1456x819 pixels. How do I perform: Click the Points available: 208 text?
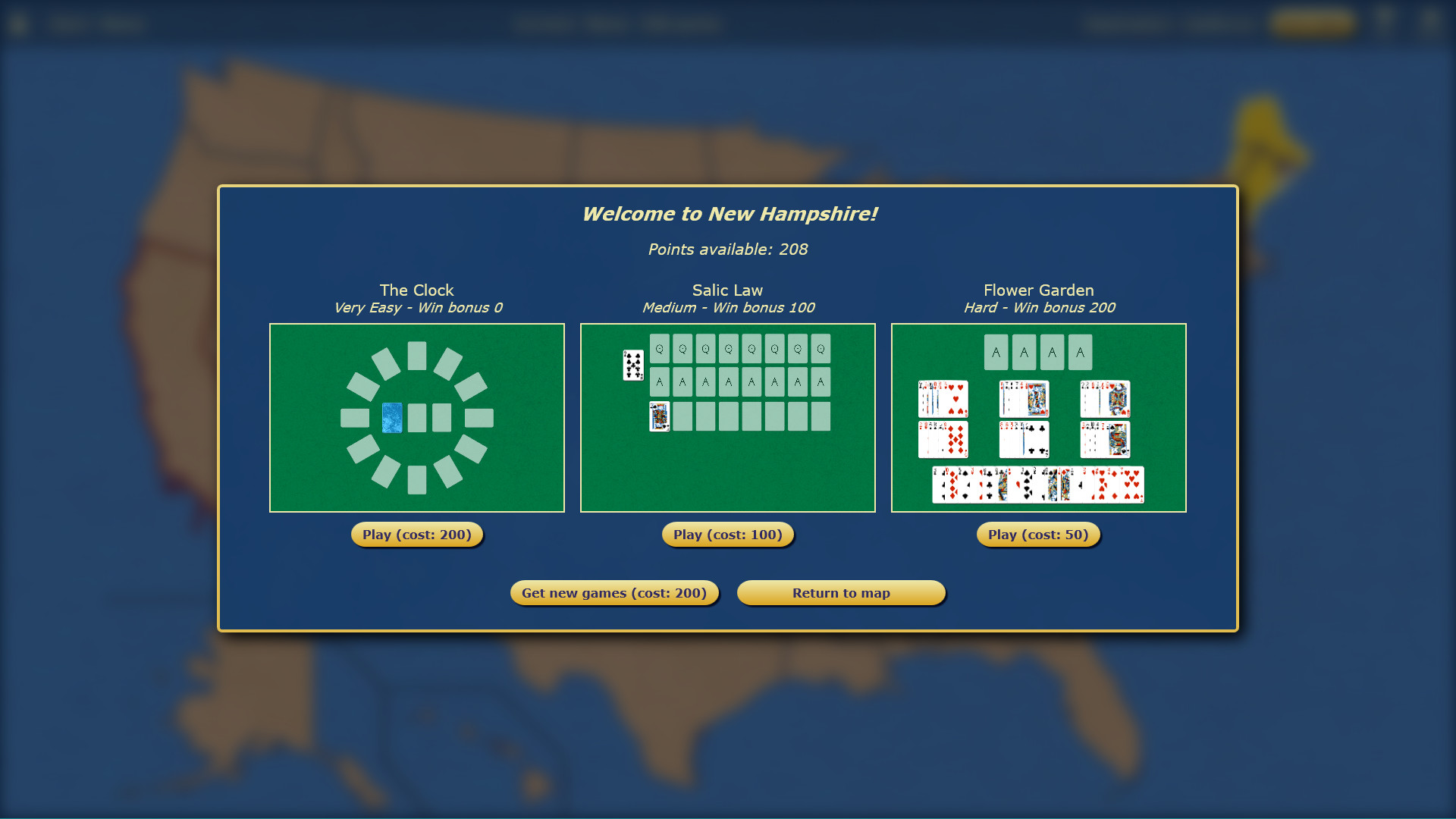[727, 249]
